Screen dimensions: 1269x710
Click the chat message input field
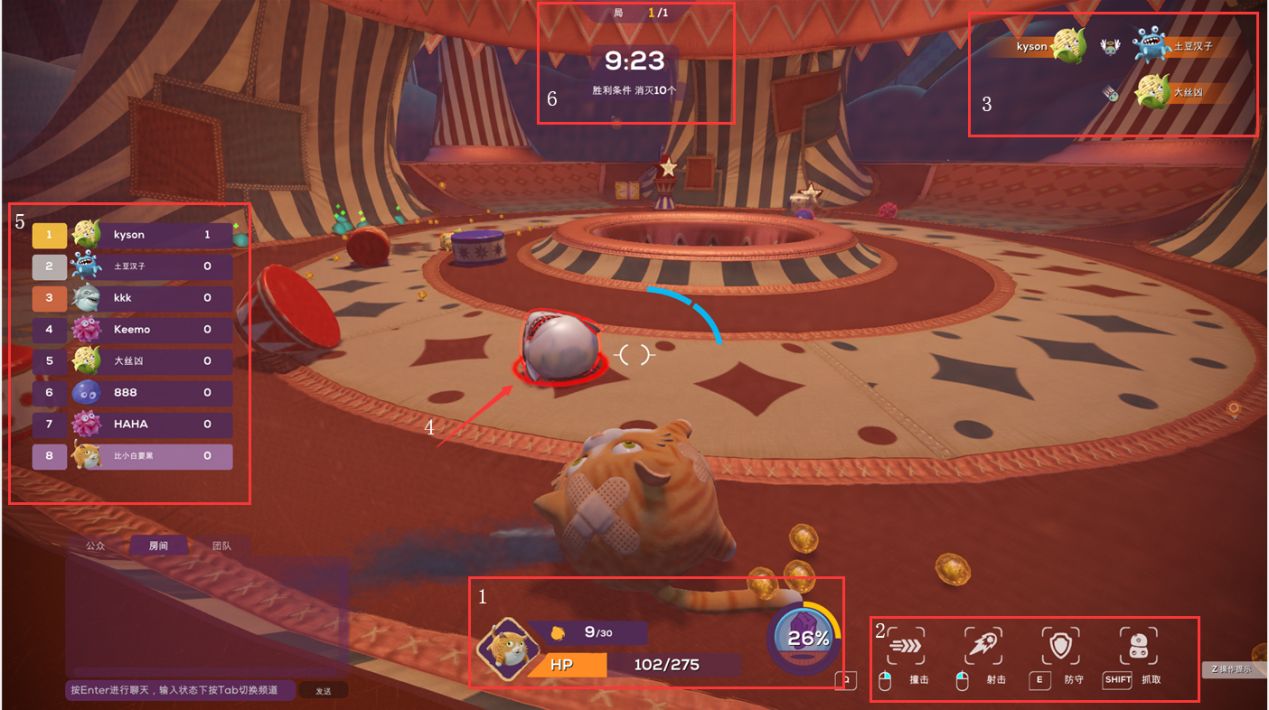click(182, 690)
